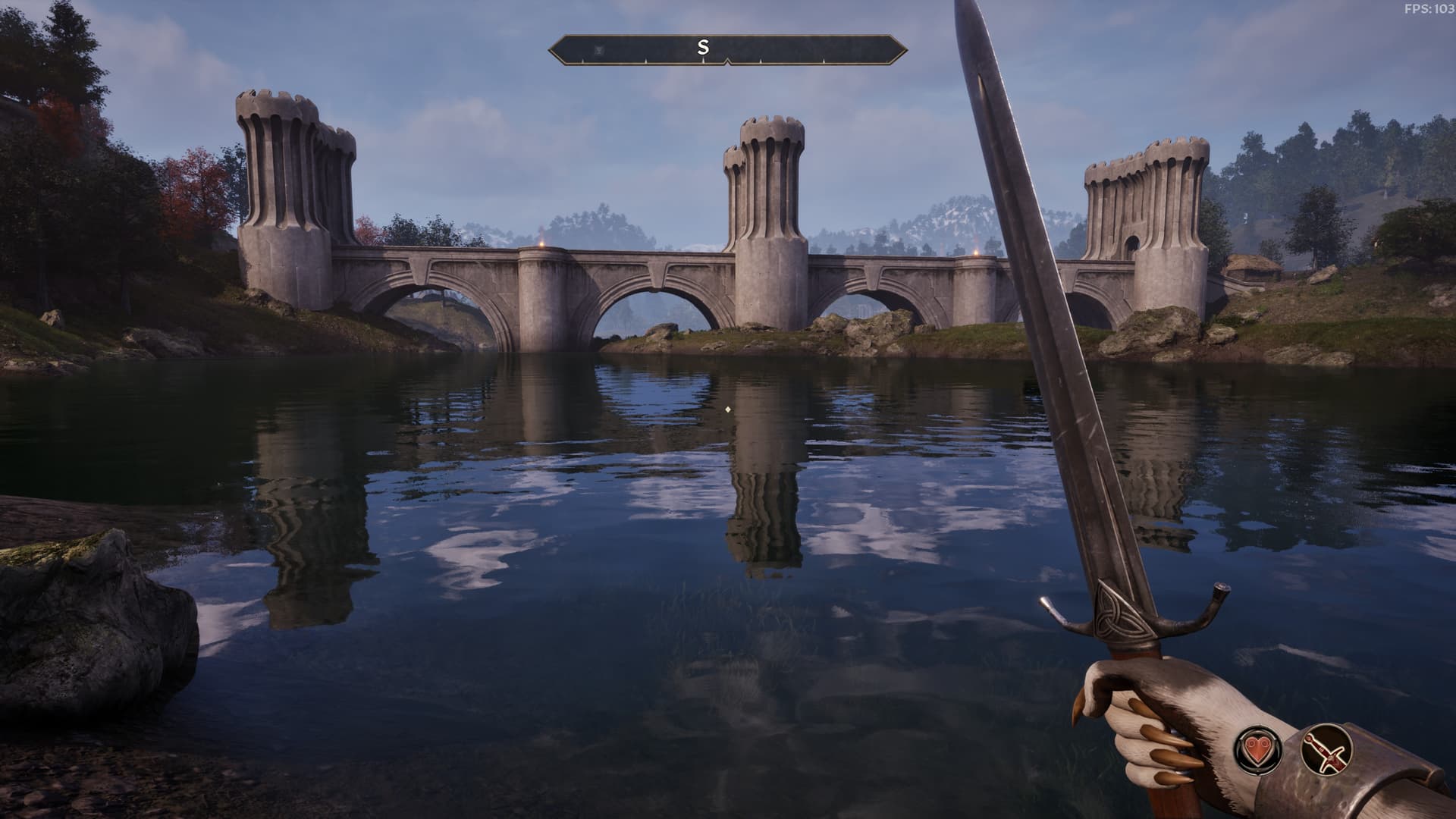Click the faint marker icon on the compass

coord(600,50)
